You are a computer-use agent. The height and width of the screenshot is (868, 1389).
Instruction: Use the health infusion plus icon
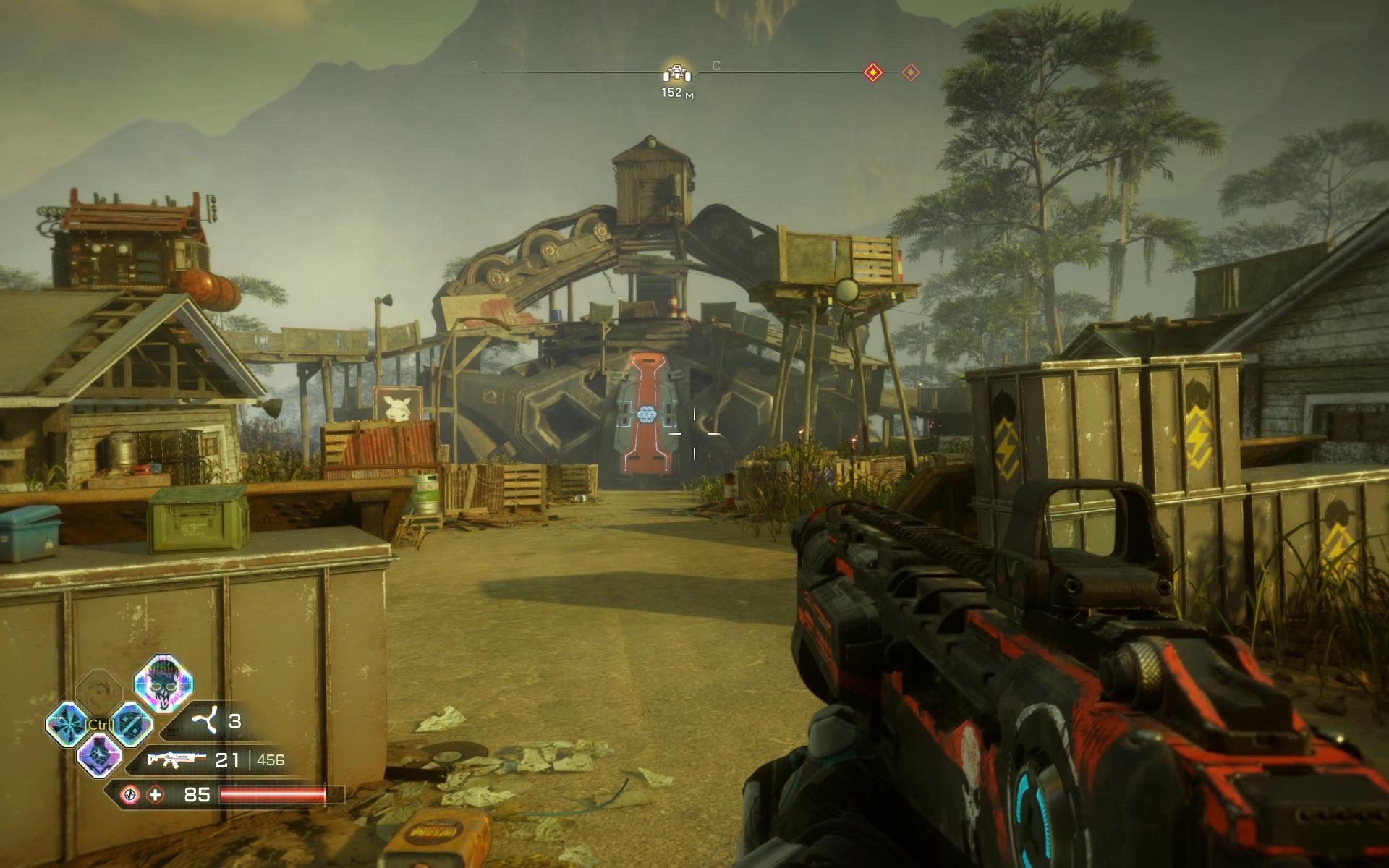coord(156,795)
